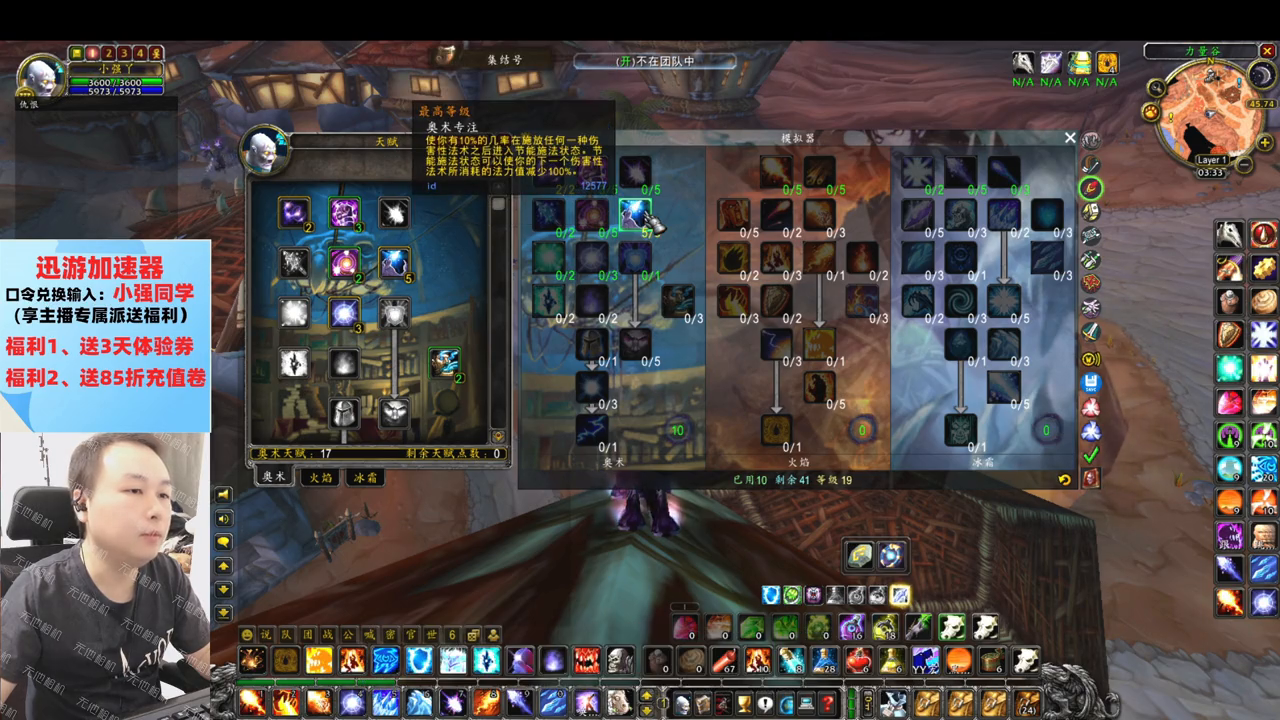Image resolution: width=1280 pixels, height=720 pixels.
Task: Click the white wolf head icon in right bar
Action: point(1229,235)
